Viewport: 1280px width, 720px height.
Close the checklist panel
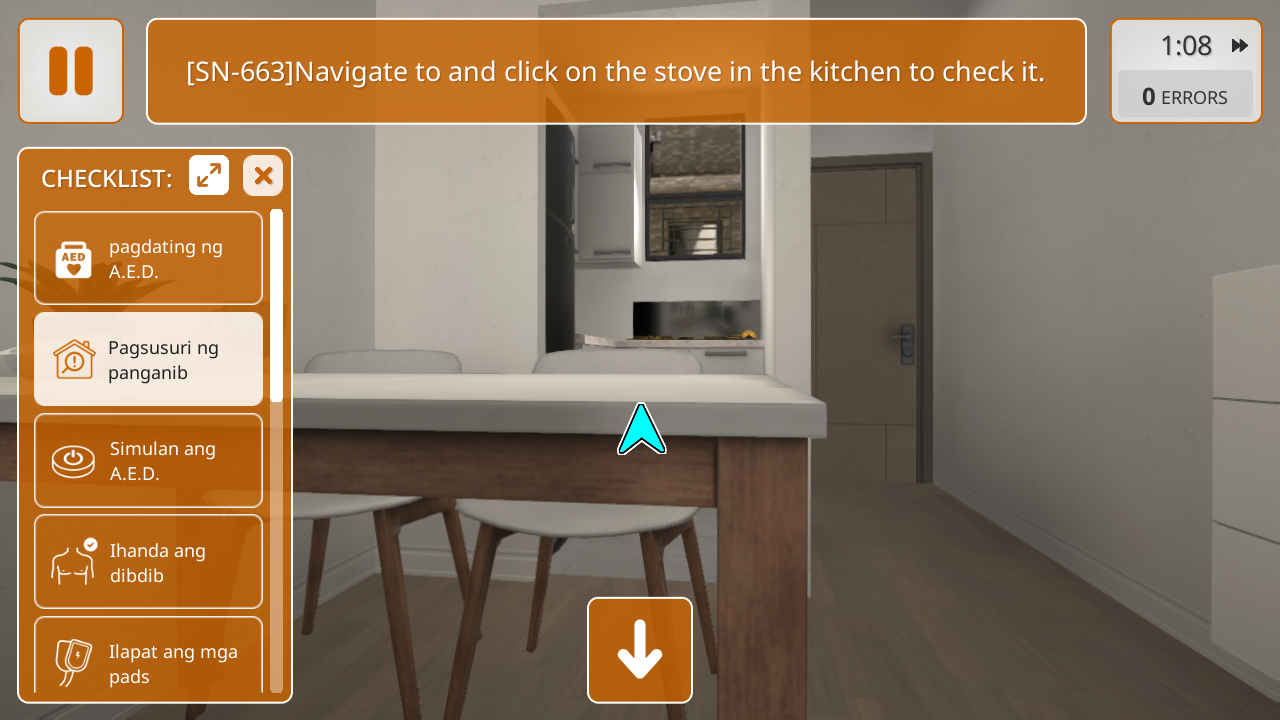(x=263, y=176)
